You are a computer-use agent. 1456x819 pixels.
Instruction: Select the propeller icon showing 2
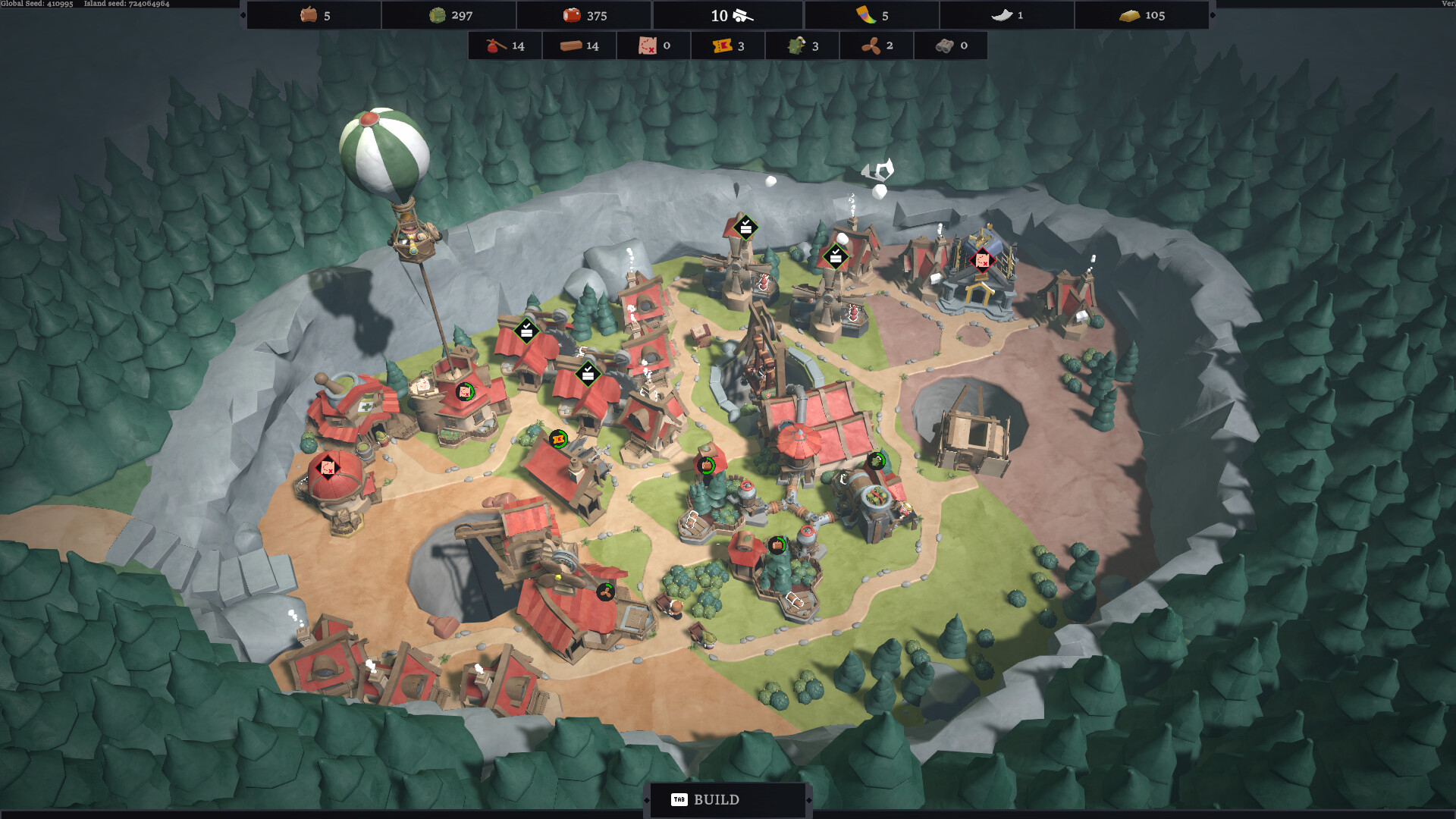(x=871, y=45)
